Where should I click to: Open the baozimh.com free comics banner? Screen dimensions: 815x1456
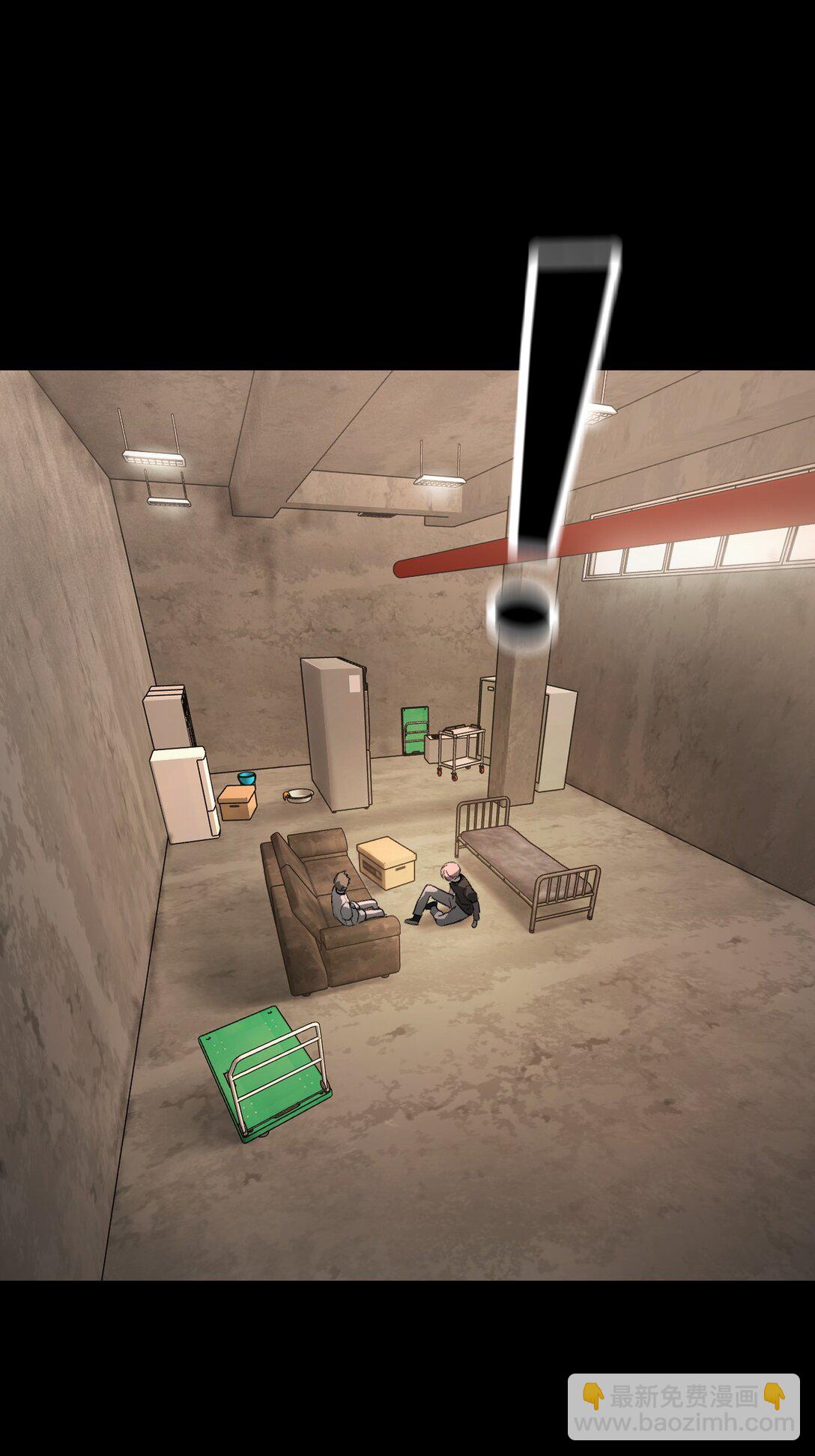[x=683, y=1406]
